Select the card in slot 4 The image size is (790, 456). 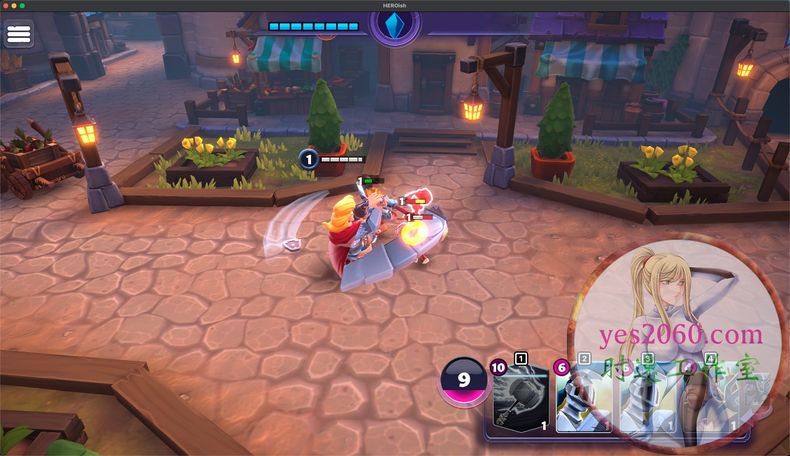point(705,397)
